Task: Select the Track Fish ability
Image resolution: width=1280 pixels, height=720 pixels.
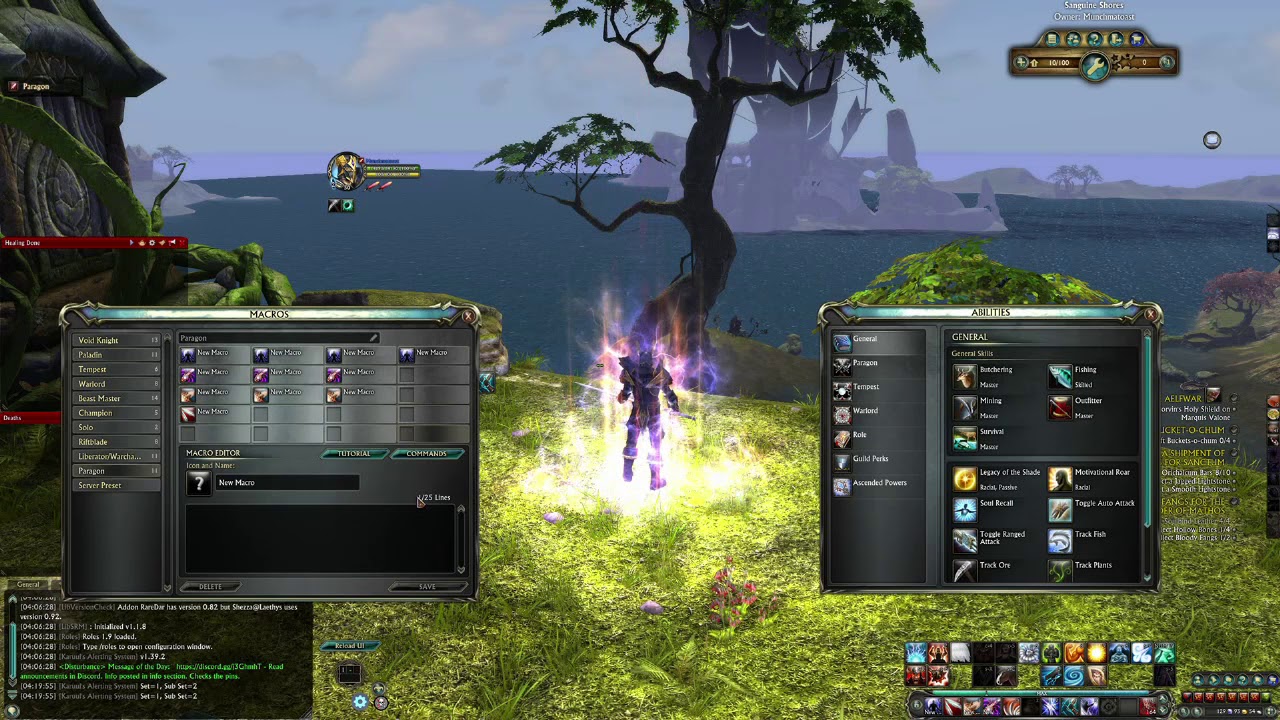Action: pyautogui.click(x=1060, y=541)
